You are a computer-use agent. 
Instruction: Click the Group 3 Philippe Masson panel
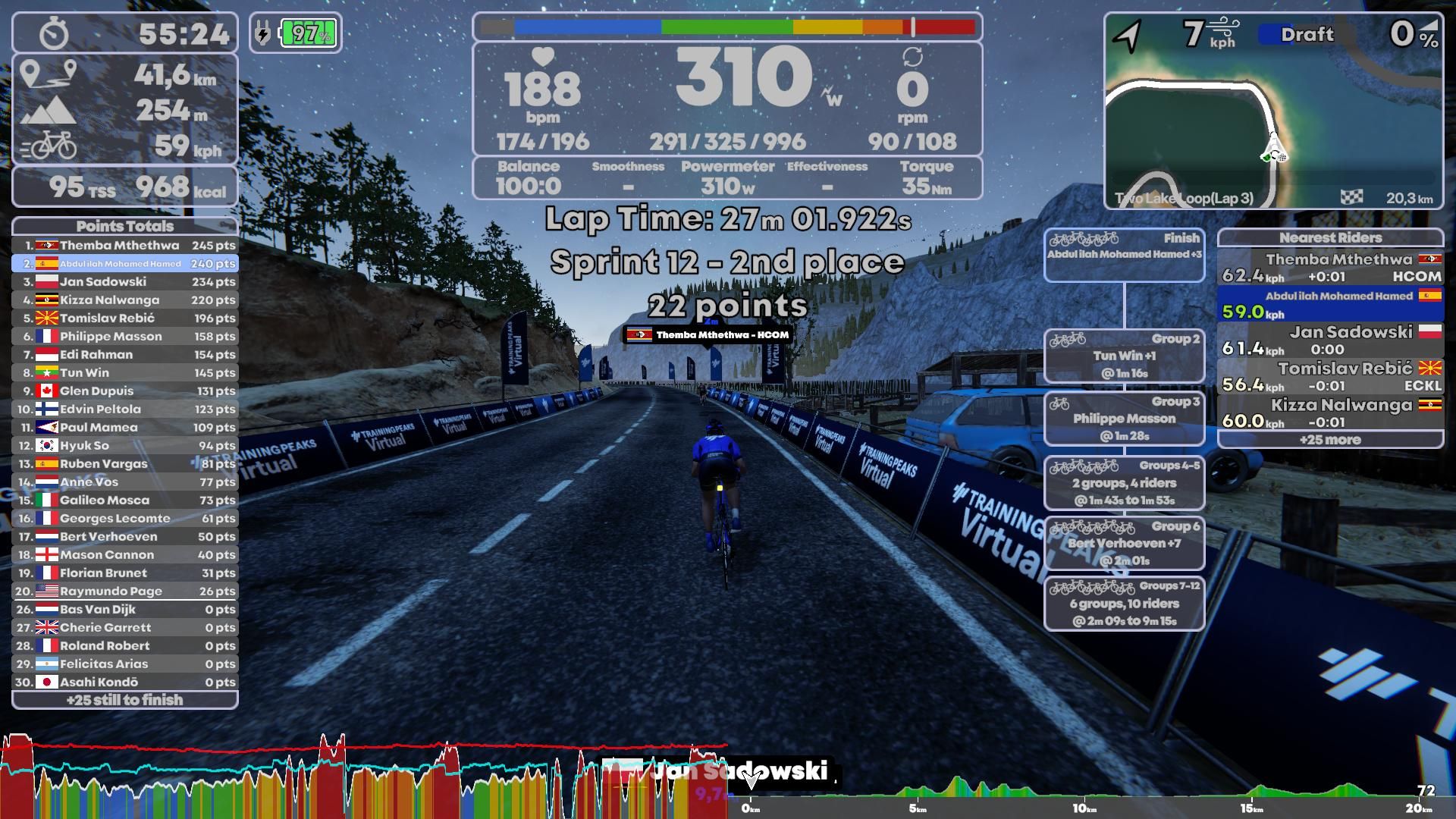click(1125, 418)
